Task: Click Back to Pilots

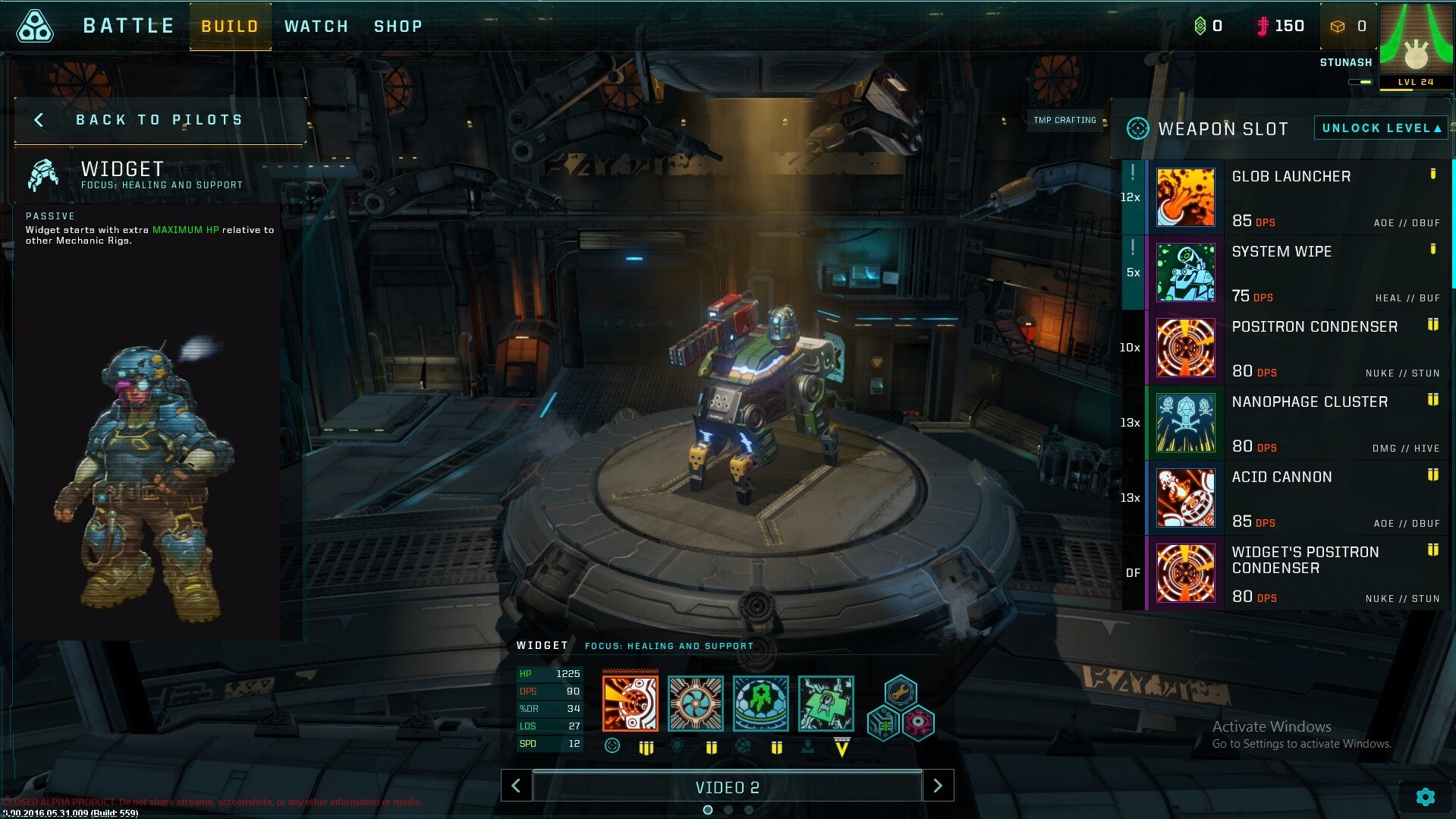Action: pos(159,119)
